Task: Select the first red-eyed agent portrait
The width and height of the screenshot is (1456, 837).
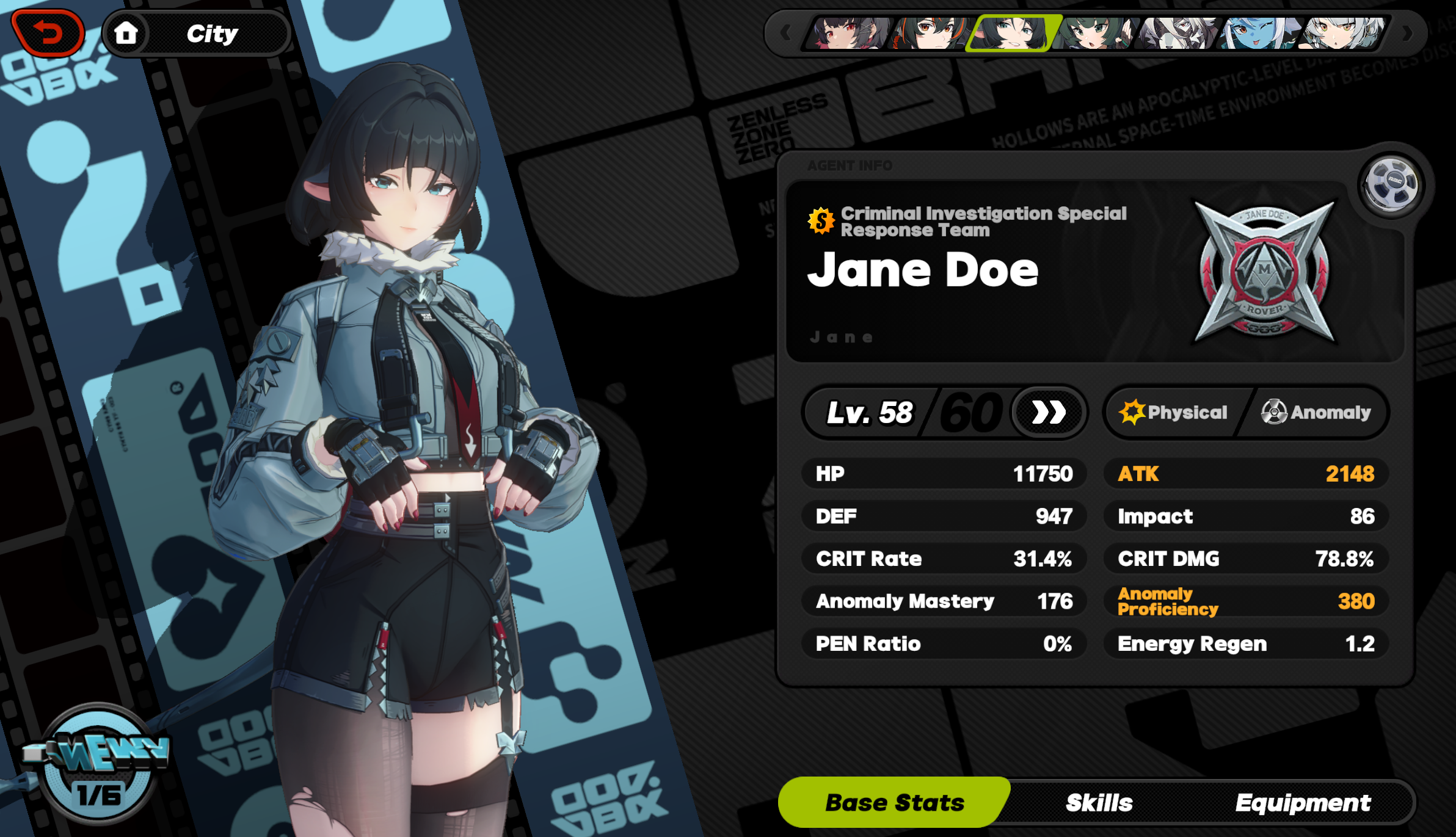Action: point(848,35)
